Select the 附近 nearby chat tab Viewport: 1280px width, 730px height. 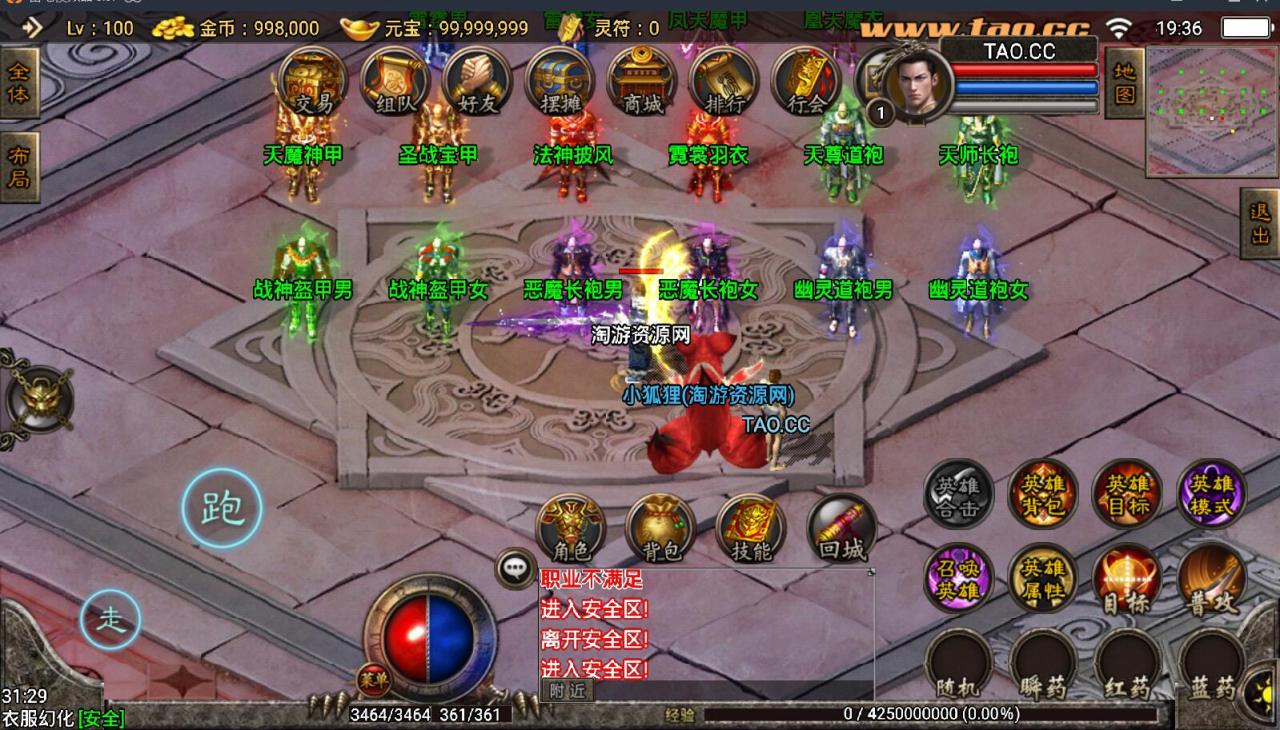point(566,690)
